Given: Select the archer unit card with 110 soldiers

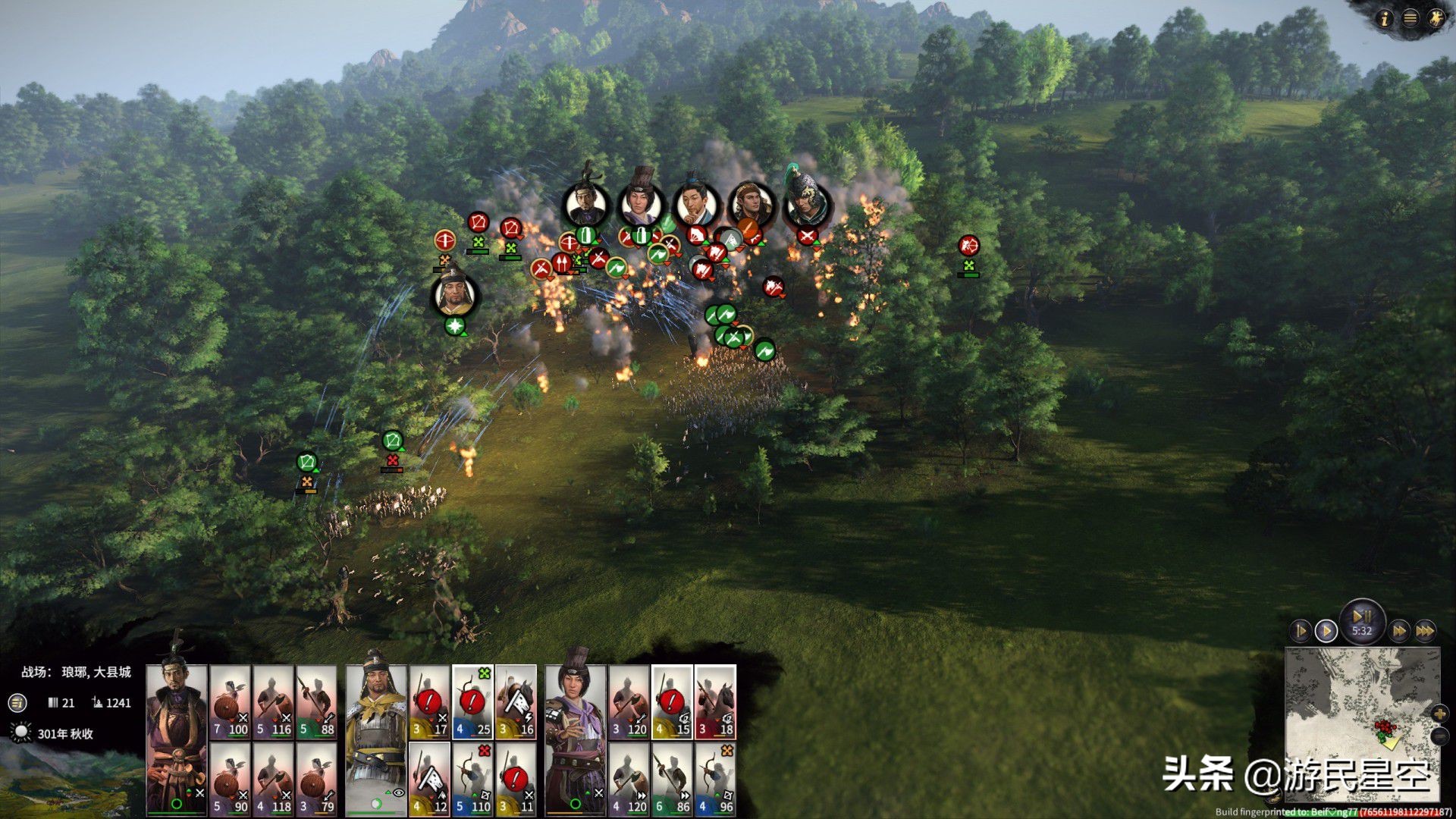Looking at the screenshot, I should pyautogui.click(x=472, y=779).
